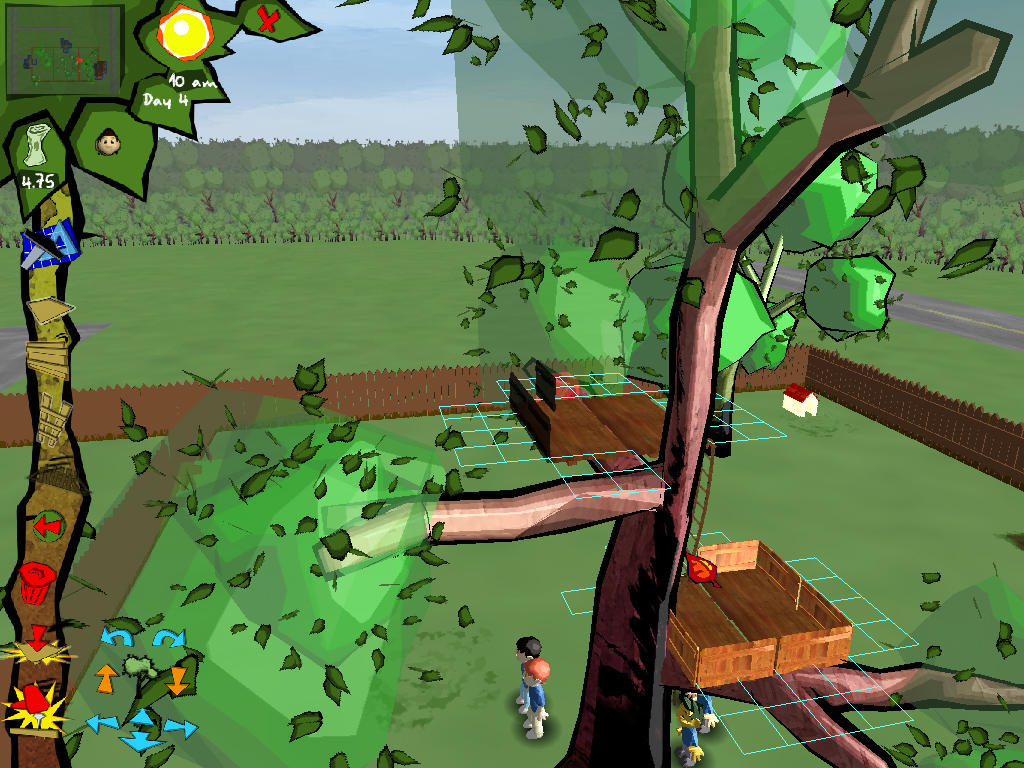Activate the red trash can delete tool
The image size is (1024, 768).
(x=37, y=582)
